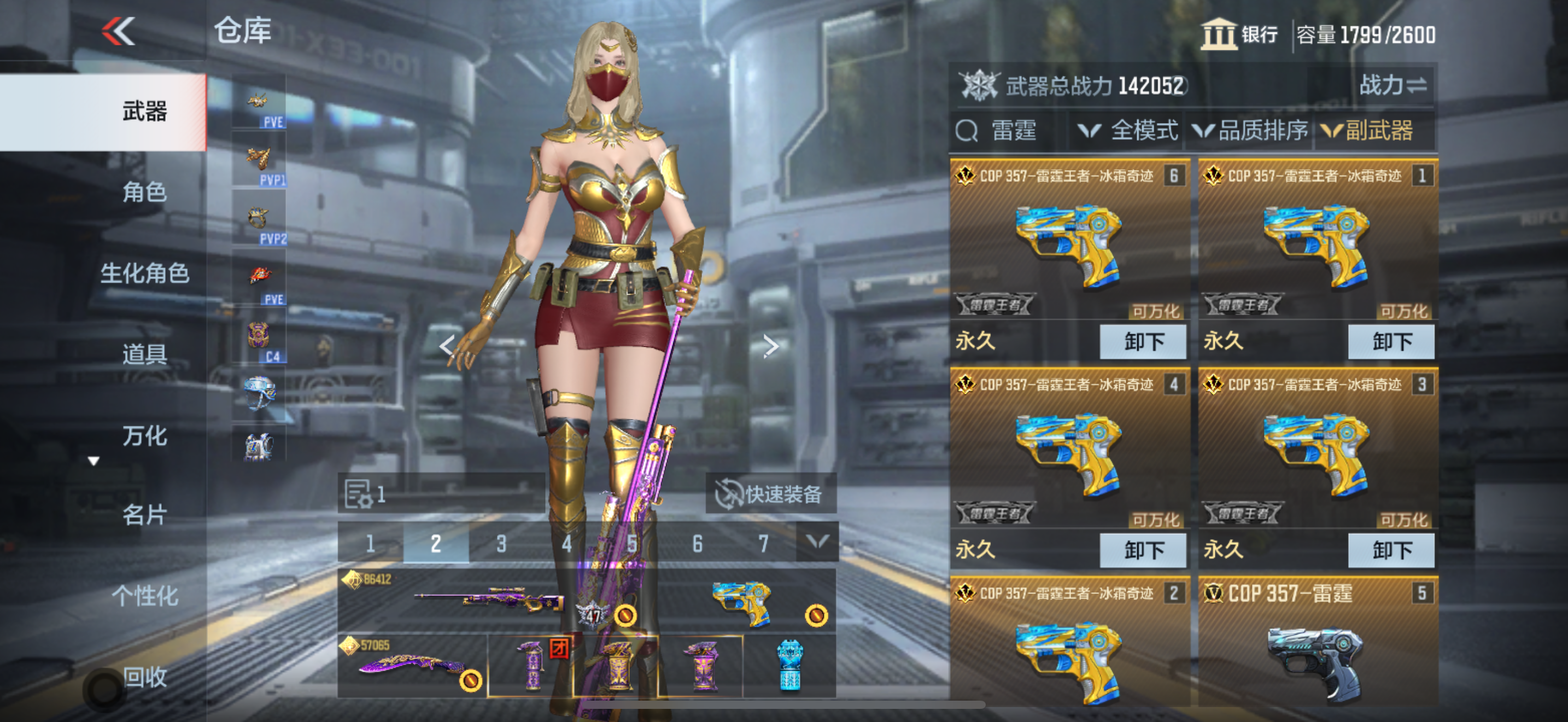Open the 品质排序 sorting dropdown
Viewport: 1568px width, 722px height.
coord(1251,131)
